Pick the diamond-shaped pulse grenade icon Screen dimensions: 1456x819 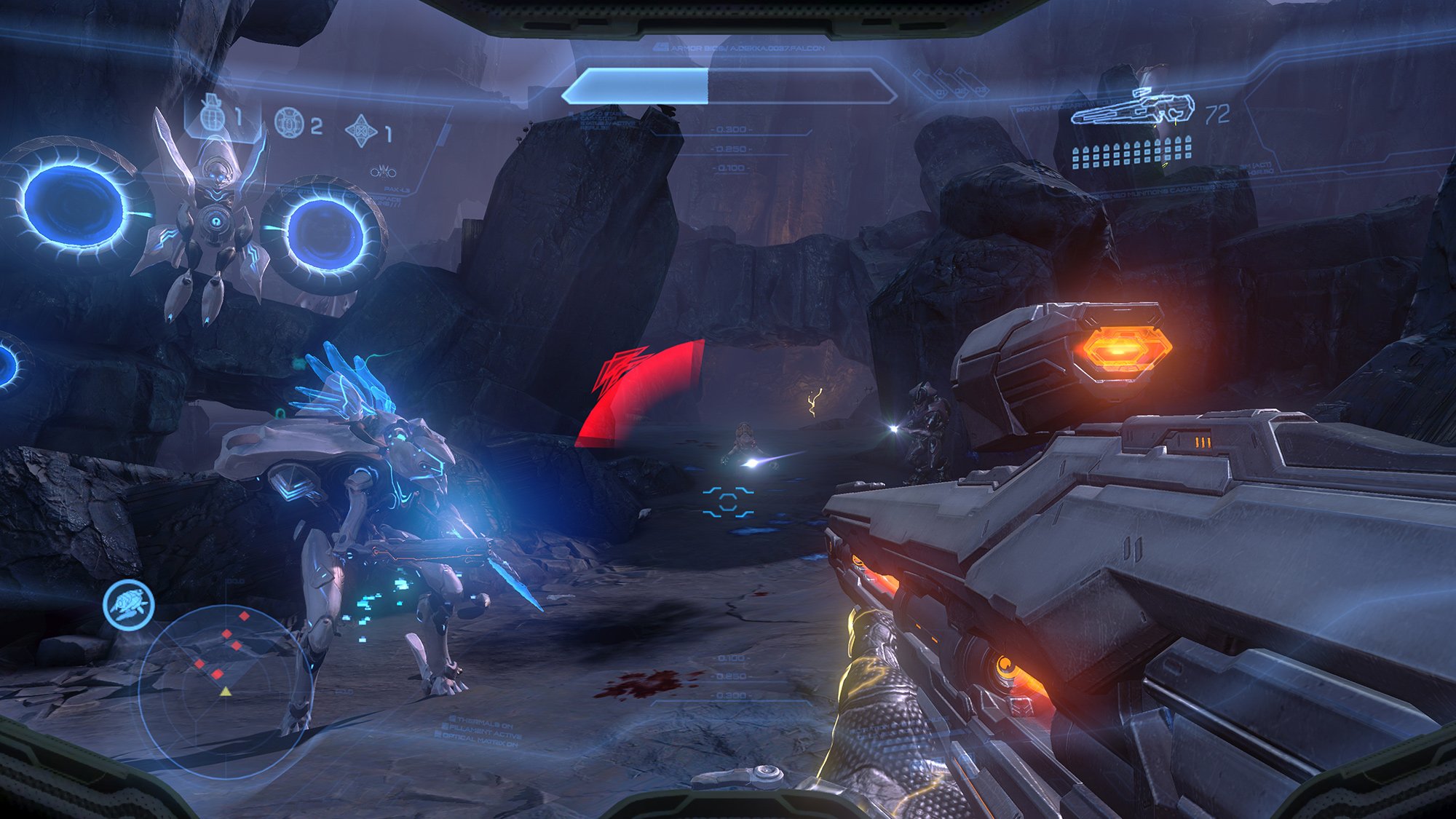tap(361, 131)
